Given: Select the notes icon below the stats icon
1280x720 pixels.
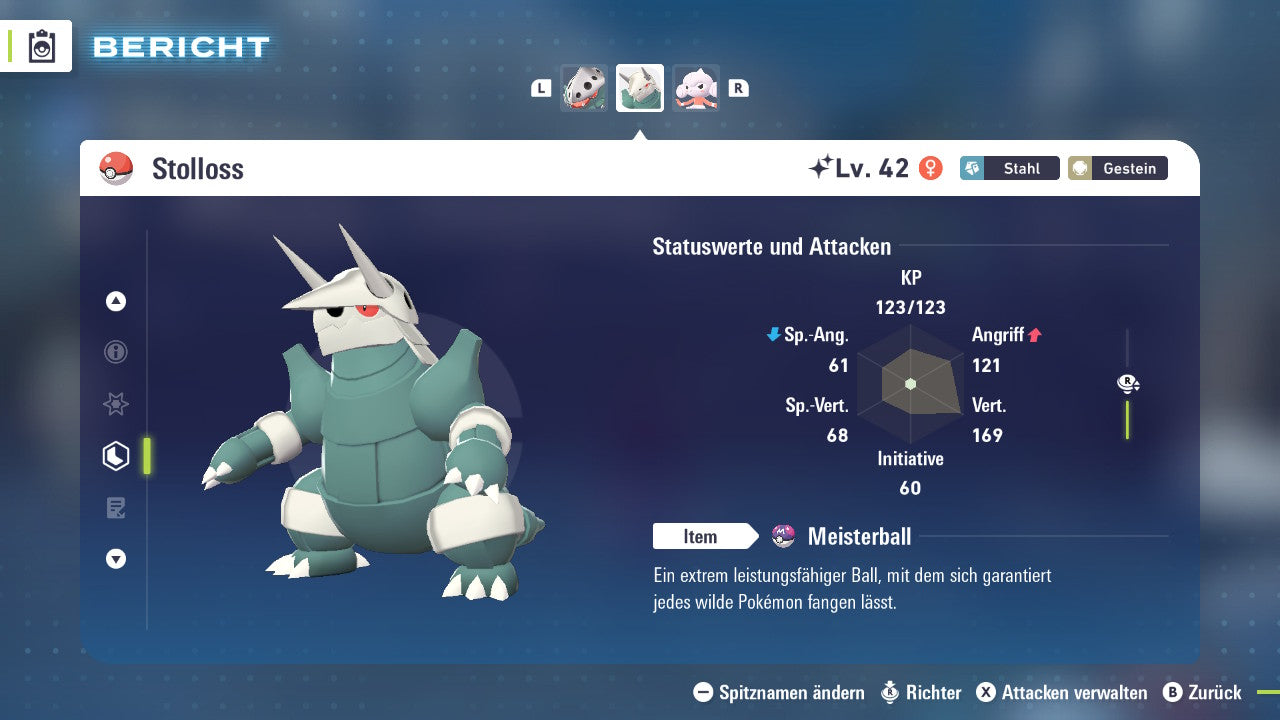Looking at the screenshot, I should pos(115,508).
